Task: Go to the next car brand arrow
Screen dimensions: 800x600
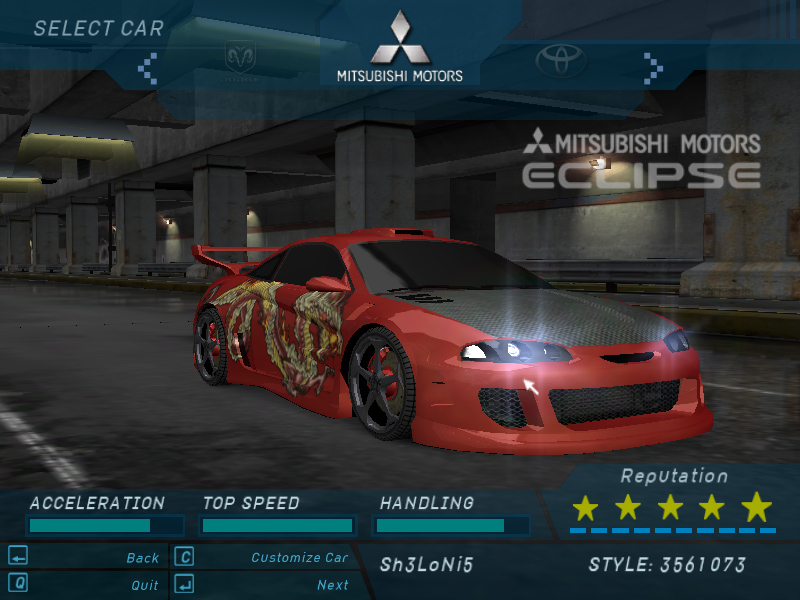Action: coord(653,67)
